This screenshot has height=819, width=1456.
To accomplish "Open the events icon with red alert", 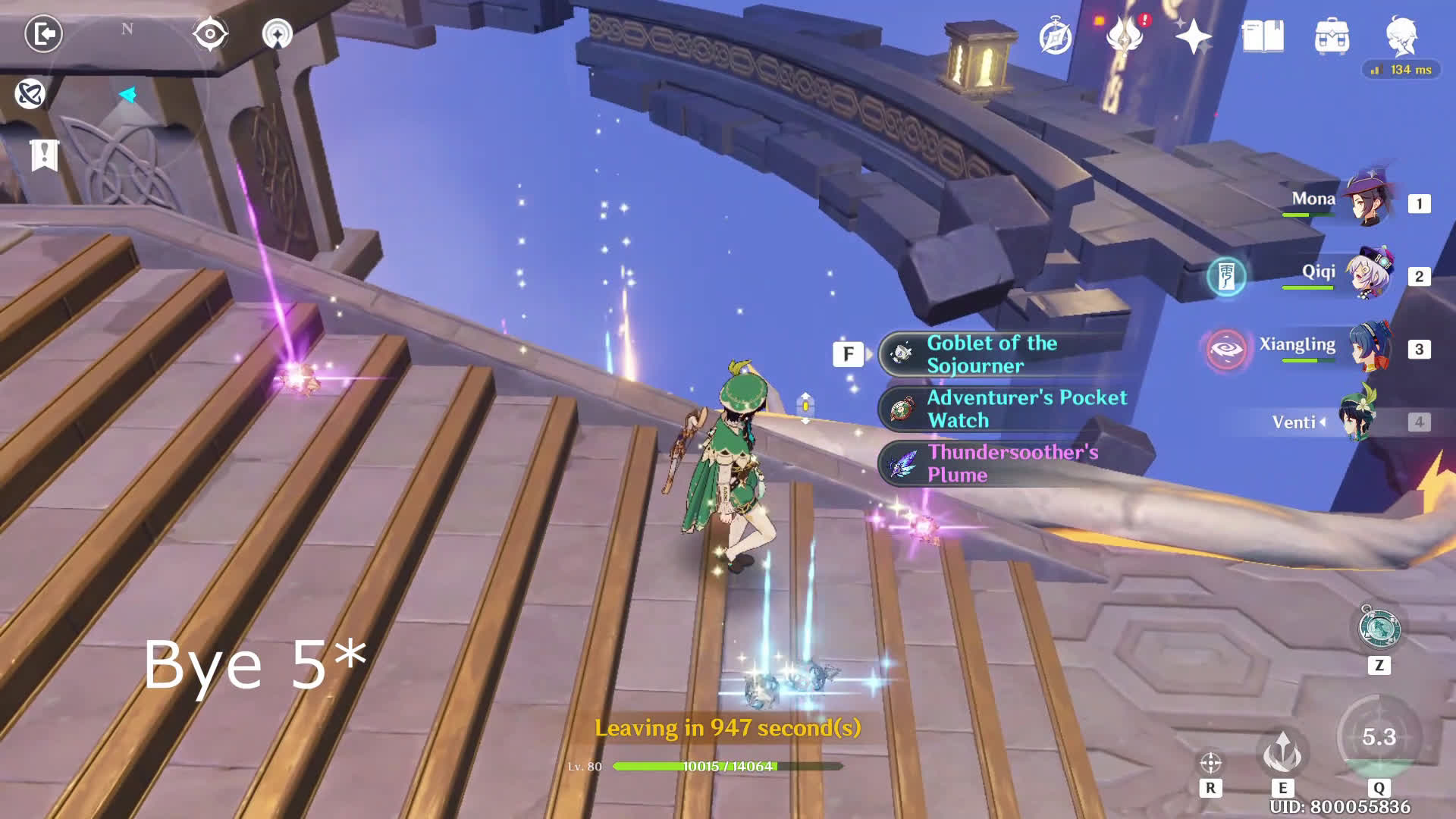I will (1125, 35).
